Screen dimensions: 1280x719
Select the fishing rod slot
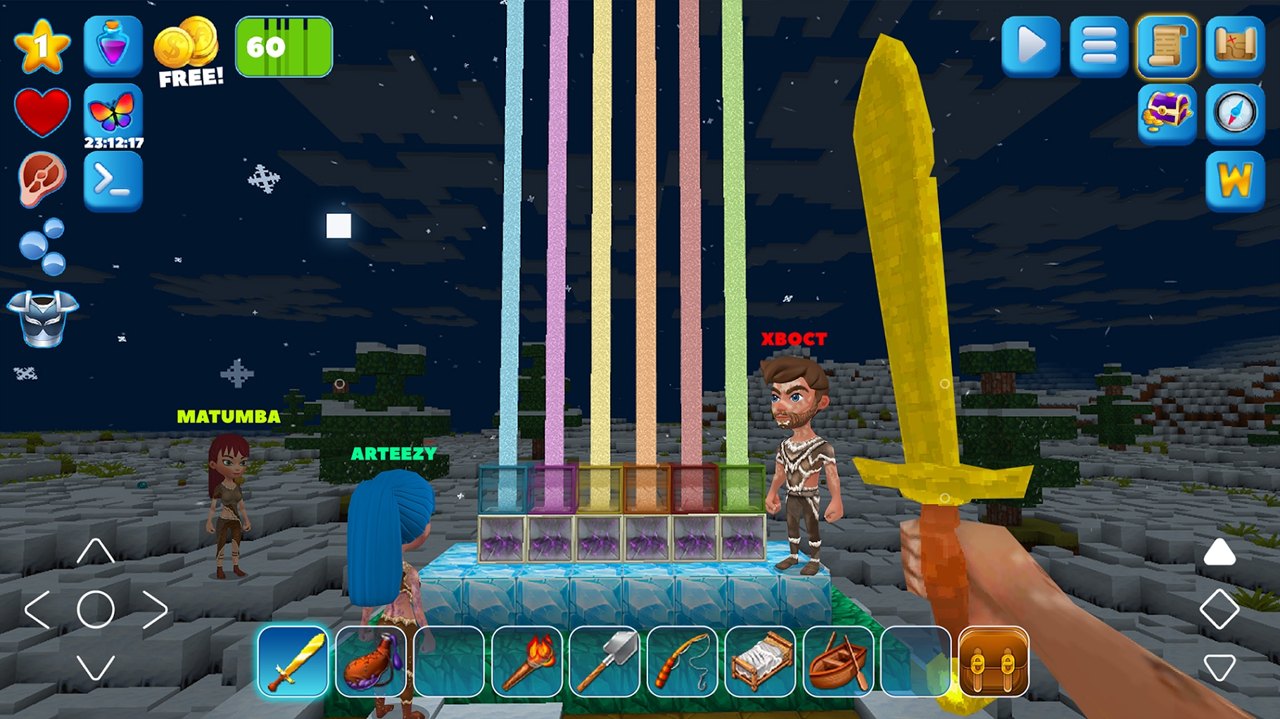pyautogui.click(x=682, y=661)
